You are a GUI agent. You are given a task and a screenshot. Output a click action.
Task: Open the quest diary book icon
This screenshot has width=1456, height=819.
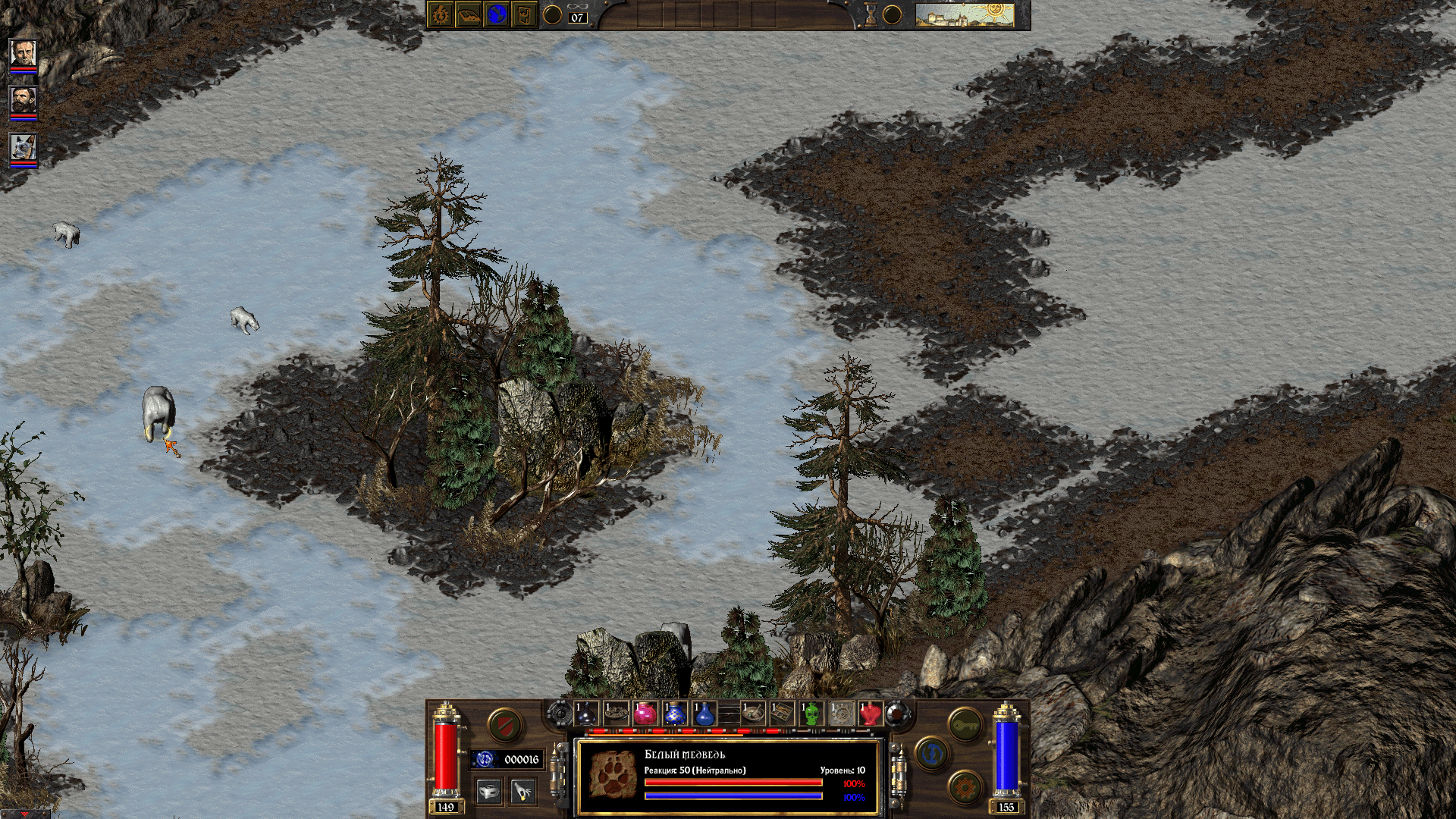point(467,13)
